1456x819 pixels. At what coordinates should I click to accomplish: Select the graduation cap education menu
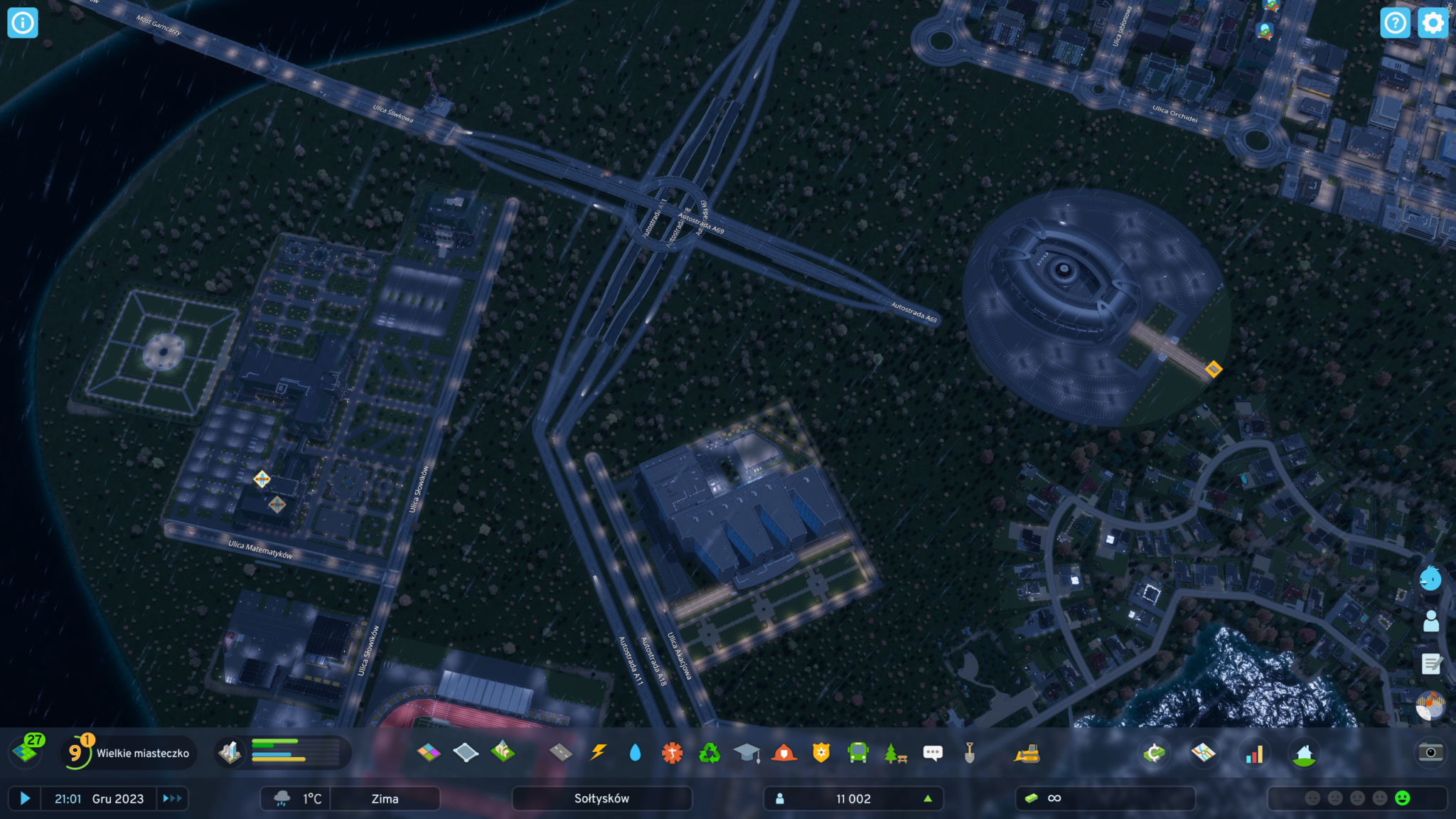click(x=746, y=752)
